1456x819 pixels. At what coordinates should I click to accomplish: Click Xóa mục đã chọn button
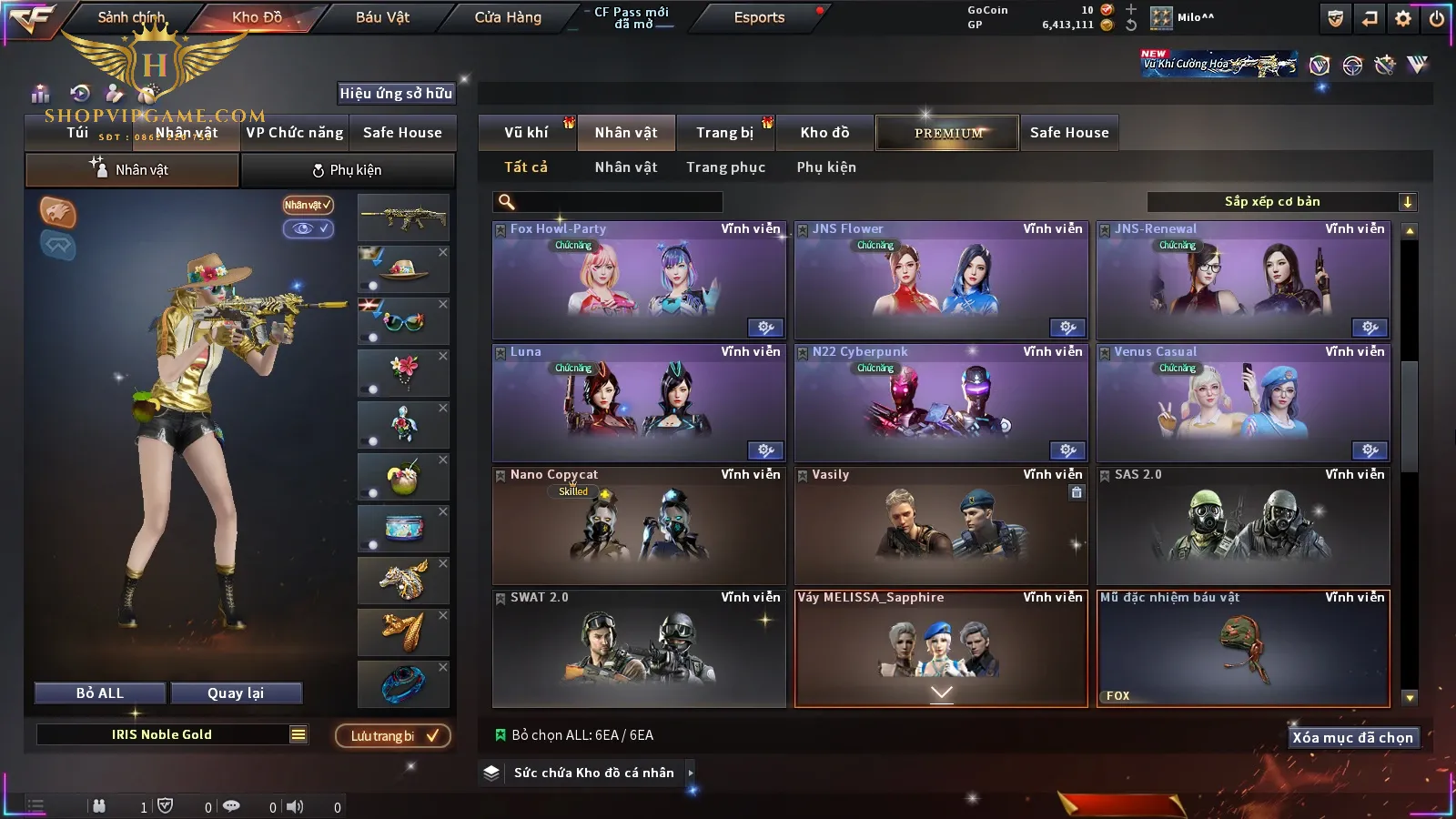1352,738
